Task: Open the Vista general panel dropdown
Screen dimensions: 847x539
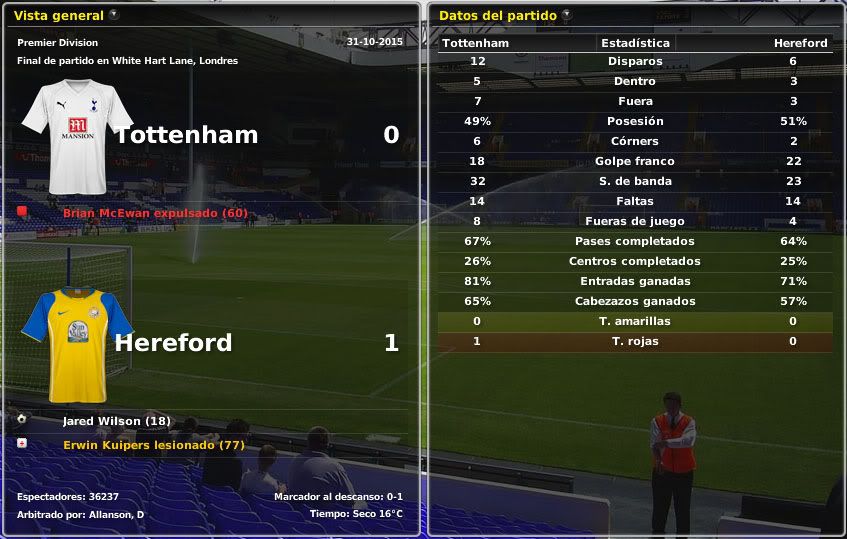Action: click(113, 15)
